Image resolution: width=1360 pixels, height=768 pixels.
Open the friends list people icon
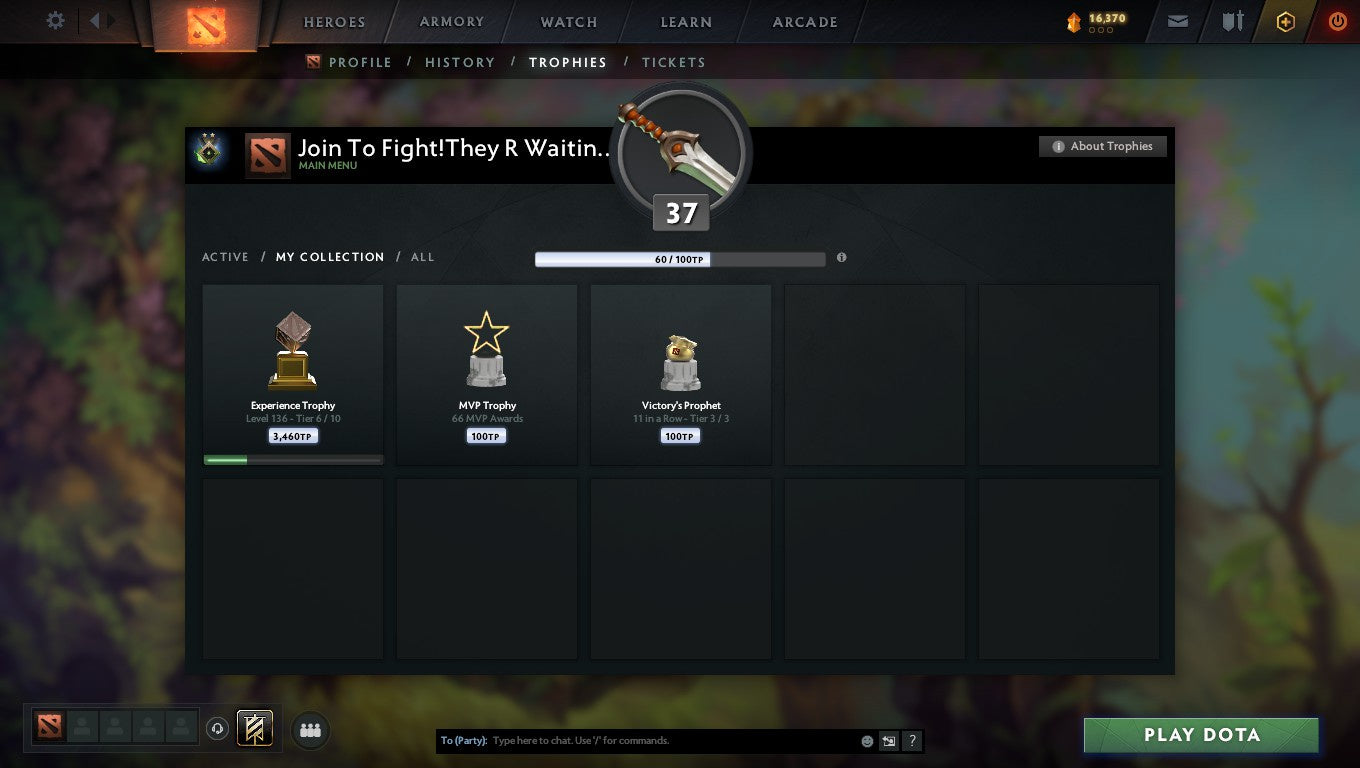(310, 730)
